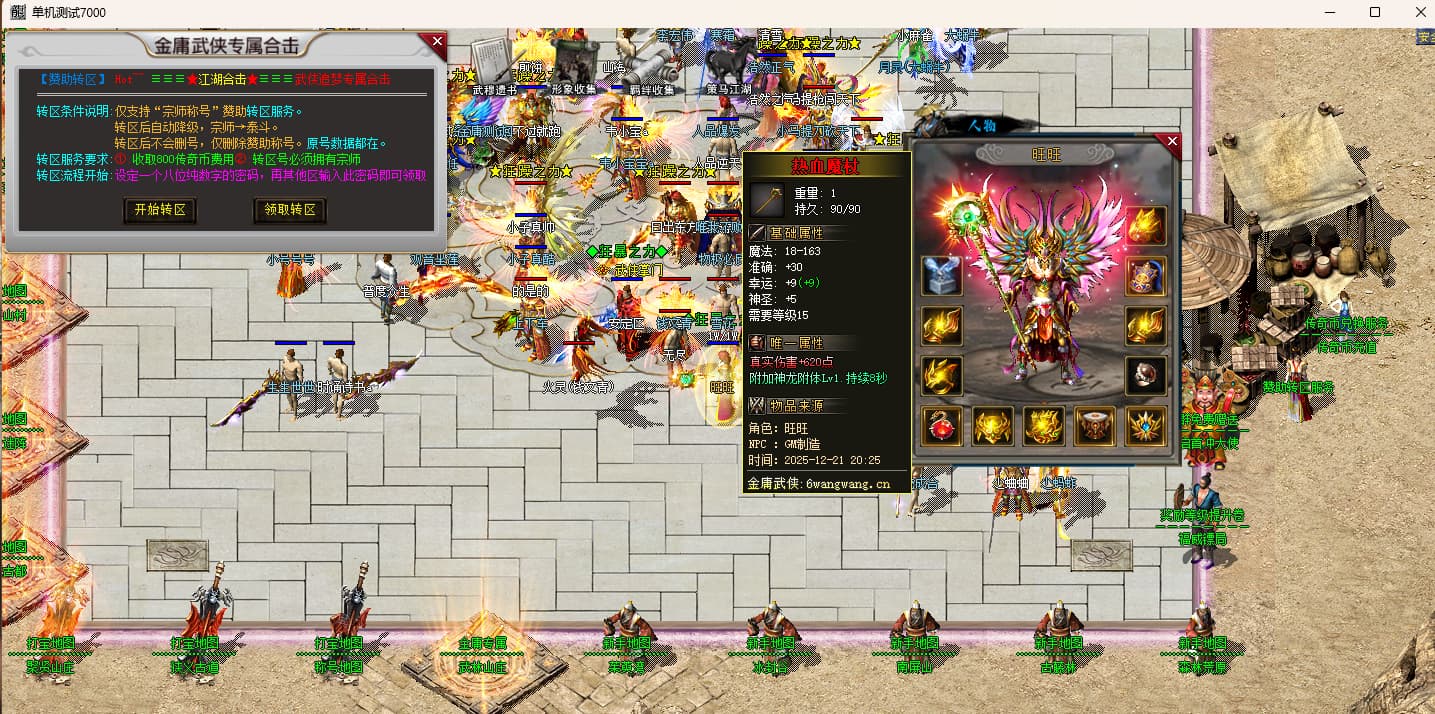Minimize the 单机测试7000 game window

(1330, 12)
